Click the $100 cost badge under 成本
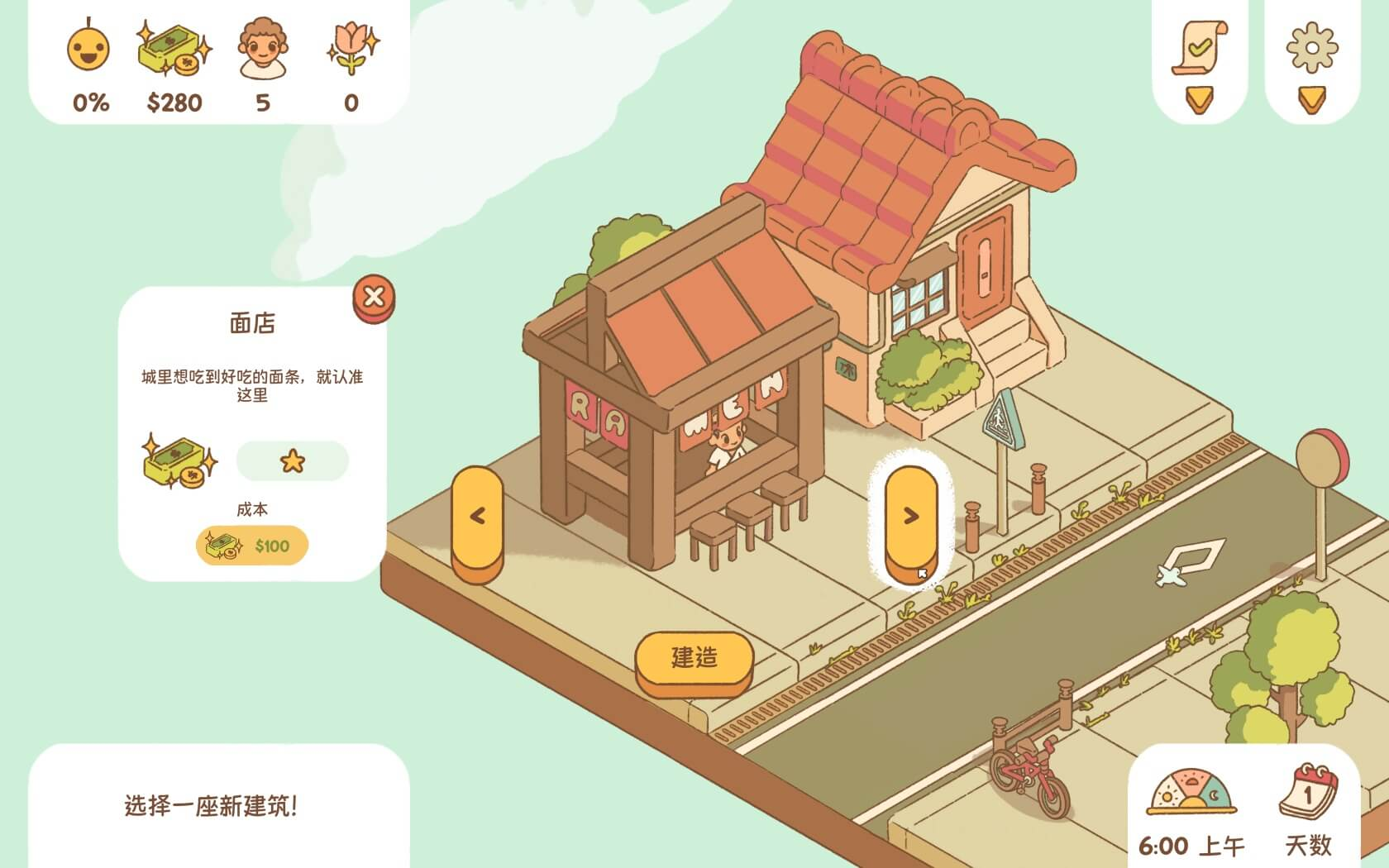 pyautogui.click(x=252, y=546)
